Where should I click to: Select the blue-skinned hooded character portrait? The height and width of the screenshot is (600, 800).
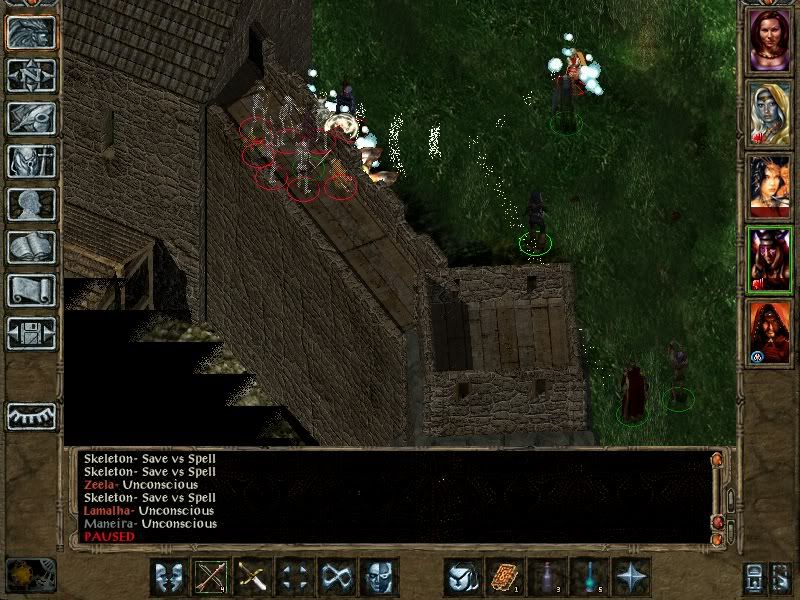(770, 112)
